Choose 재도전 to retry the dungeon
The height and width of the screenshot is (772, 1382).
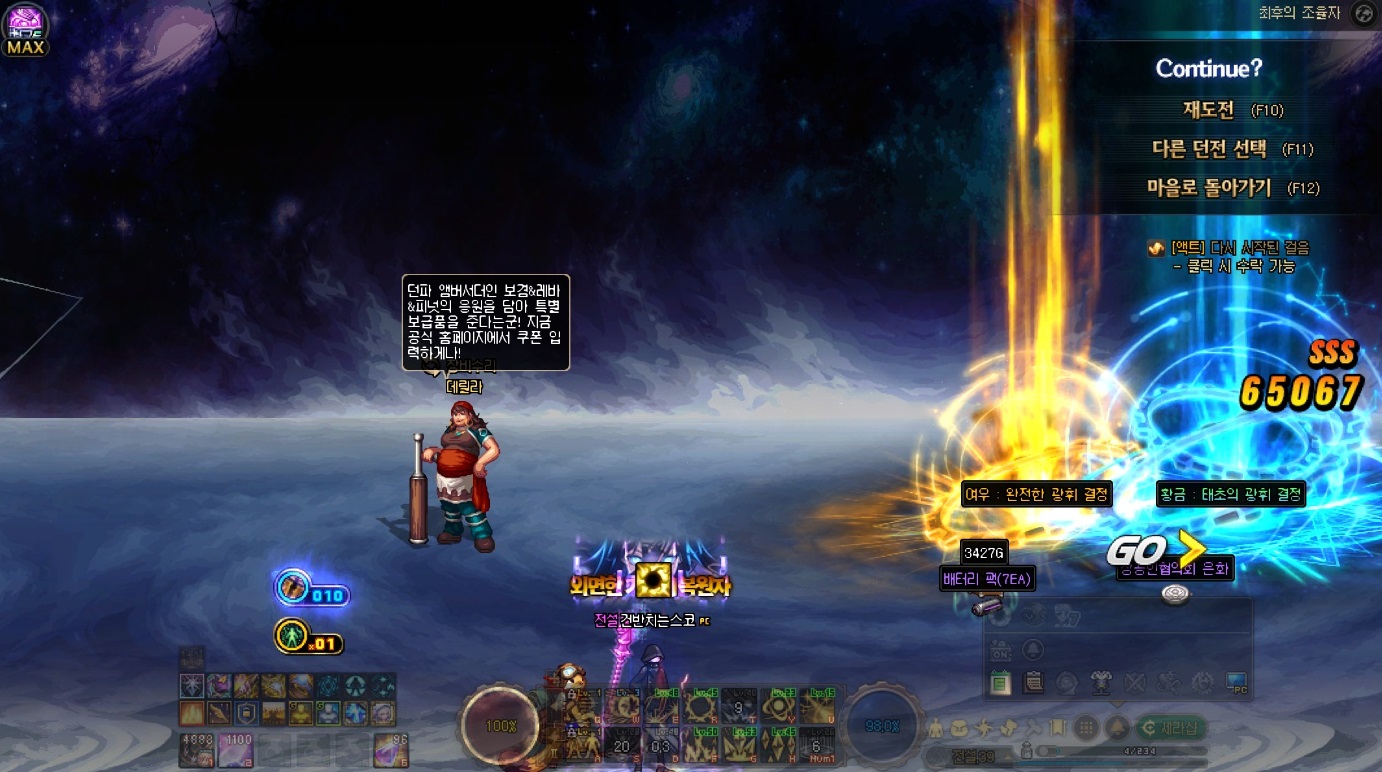click(1208, 110)
